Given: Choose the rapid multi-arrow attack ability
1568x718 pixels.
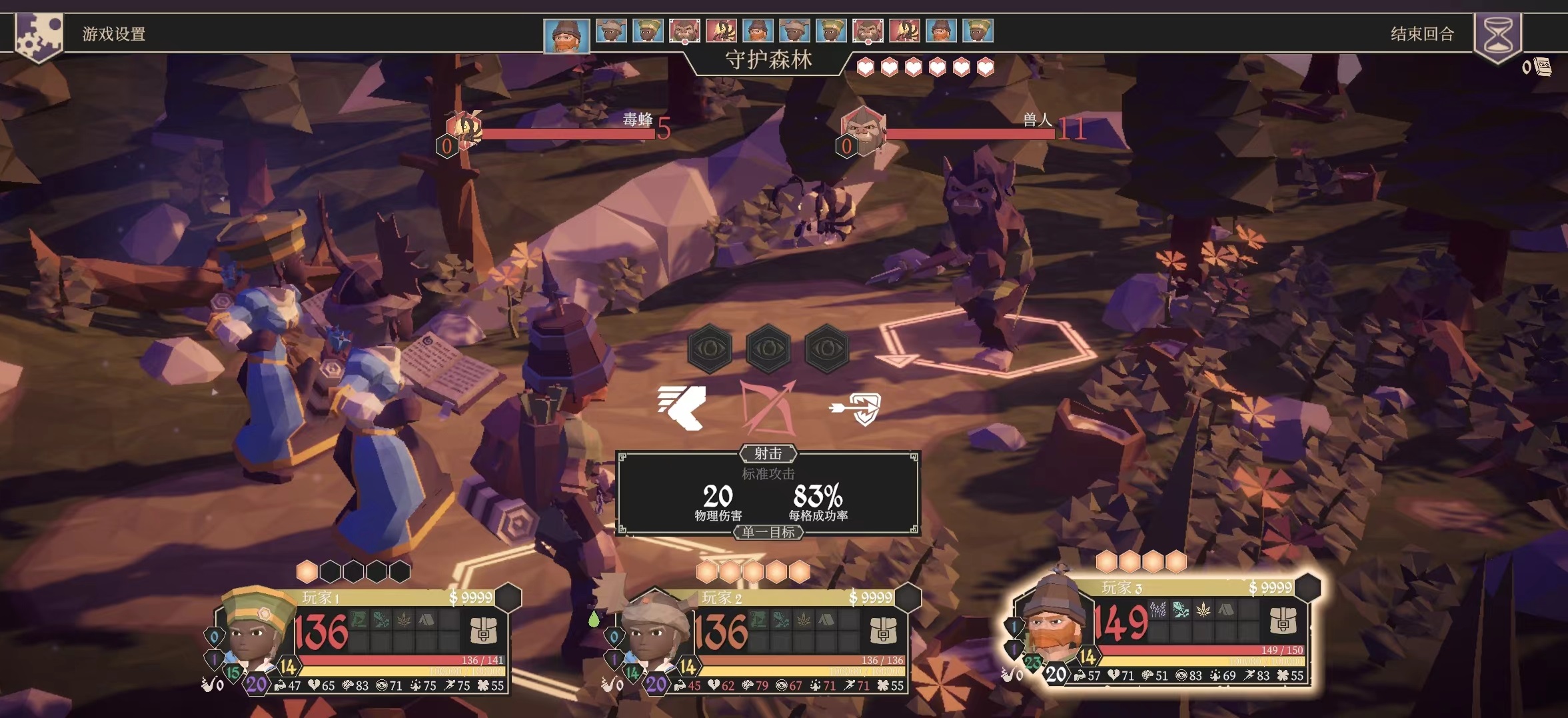Looking at the screenshot, I should (682, 407).
